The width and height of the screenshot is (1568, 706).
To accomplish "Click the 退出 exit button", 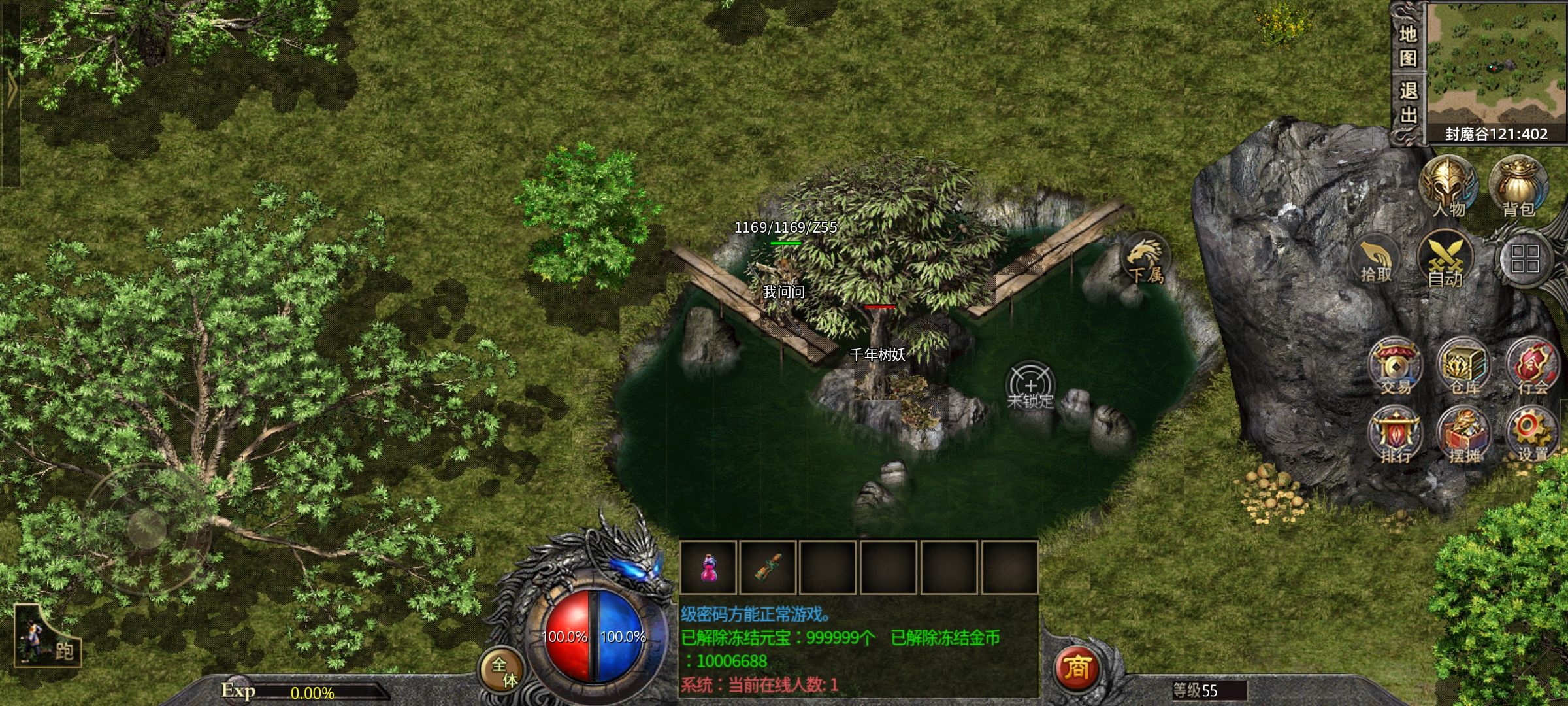I will tap(1408, 102).
